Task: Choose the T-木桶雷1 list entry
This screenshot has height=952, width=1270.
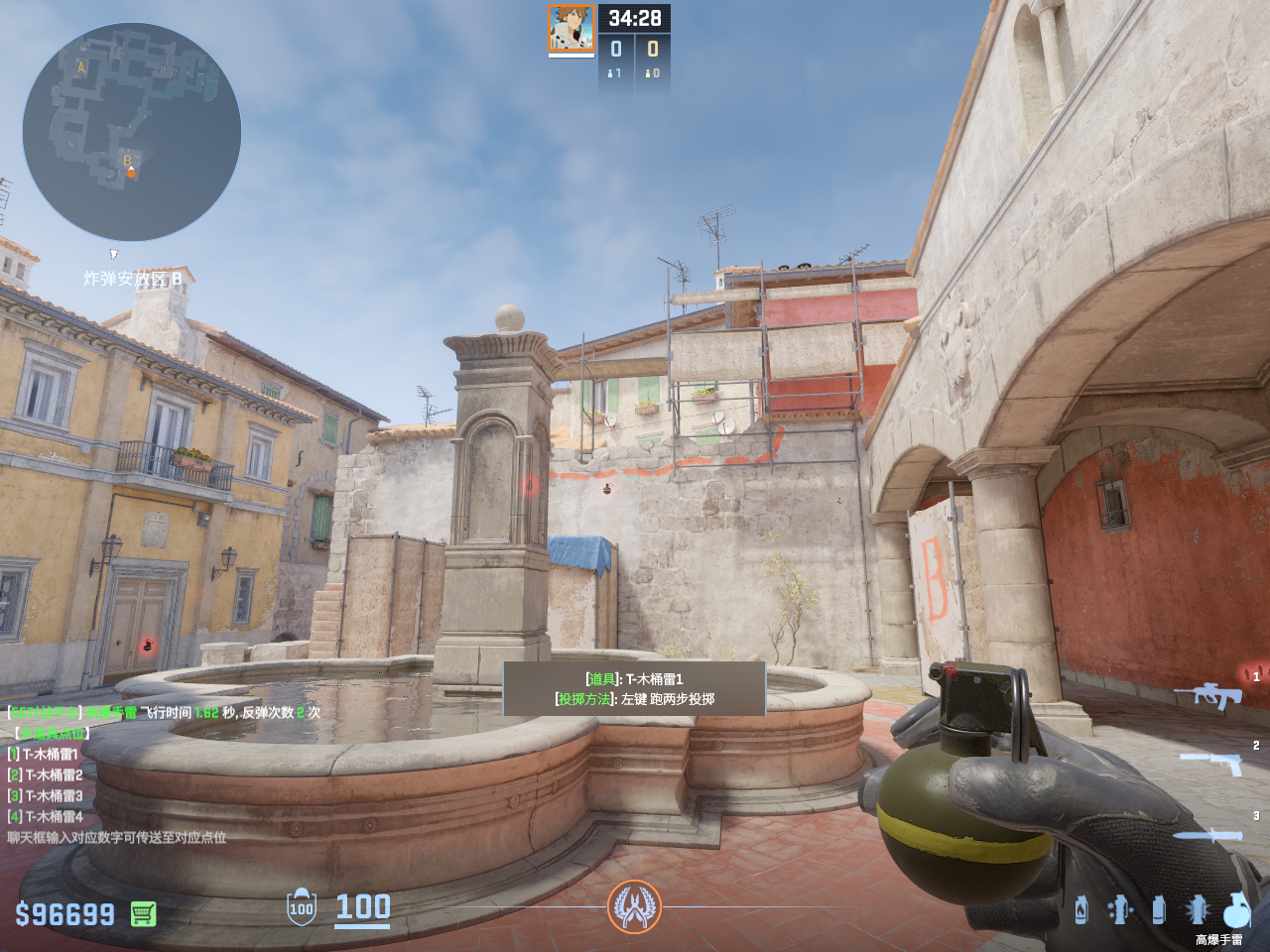Action: pos(50,754)
